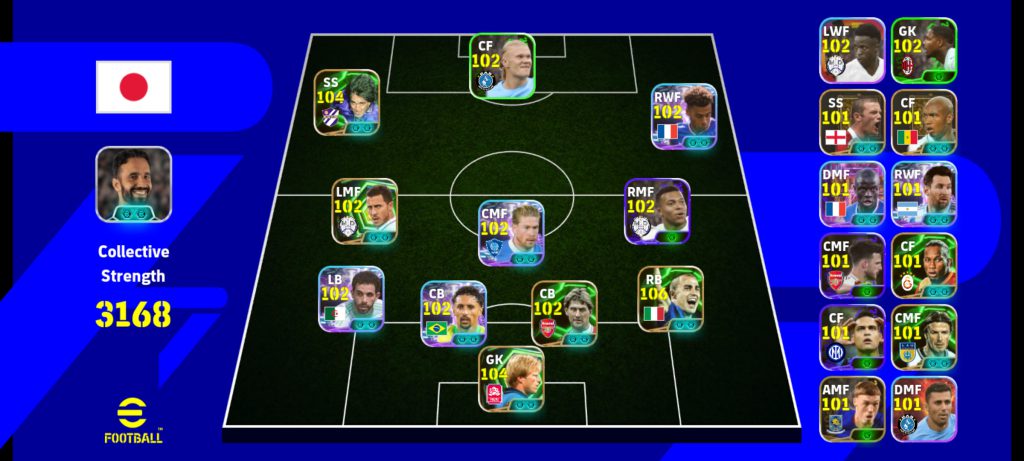Pick the CF 101 card with Senegal flag
Image resolution: width=1024 pixels, height=461 pixels.
click(924, 122)
